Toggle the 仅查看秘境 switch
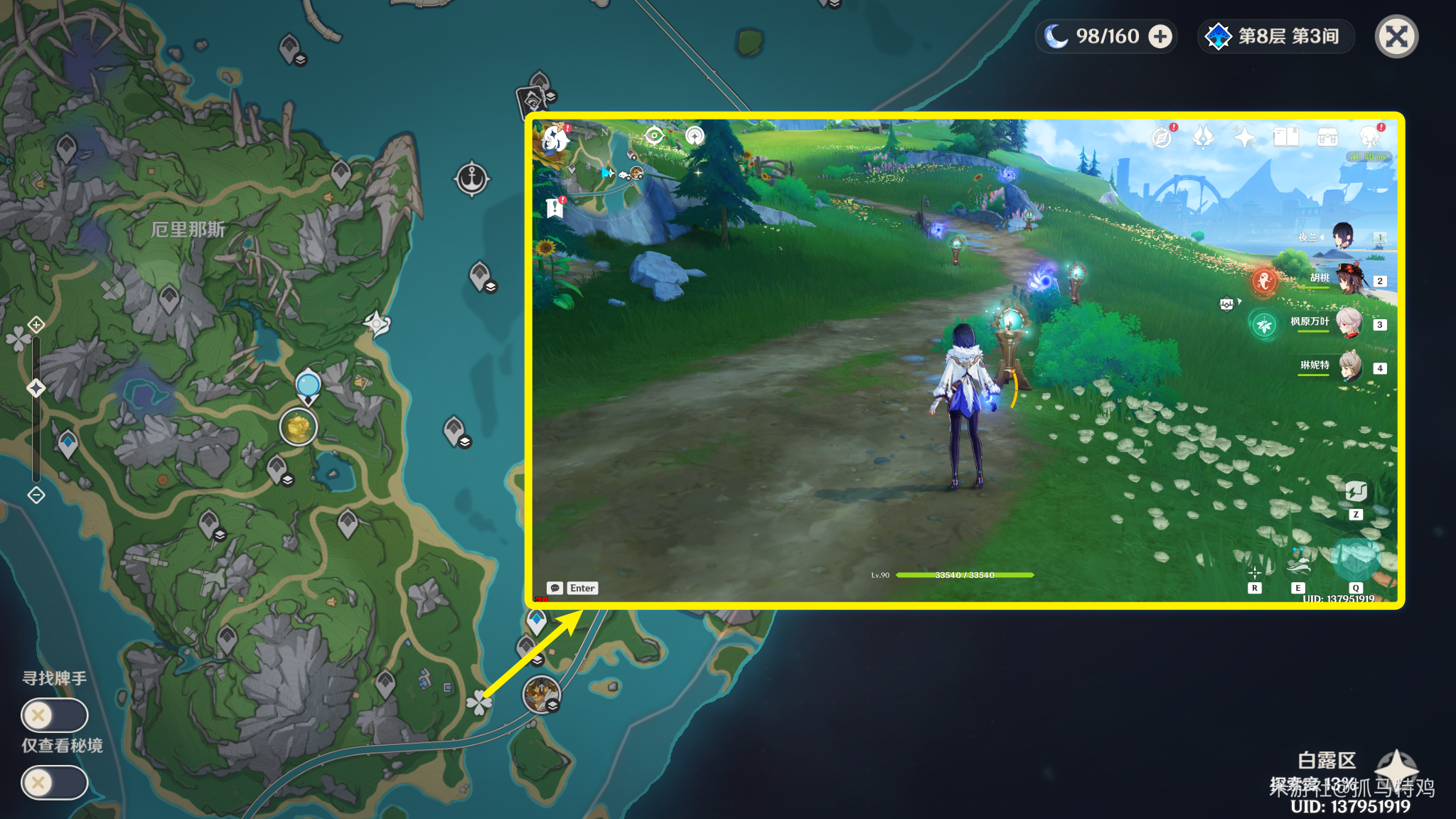 tap(54, 783)
